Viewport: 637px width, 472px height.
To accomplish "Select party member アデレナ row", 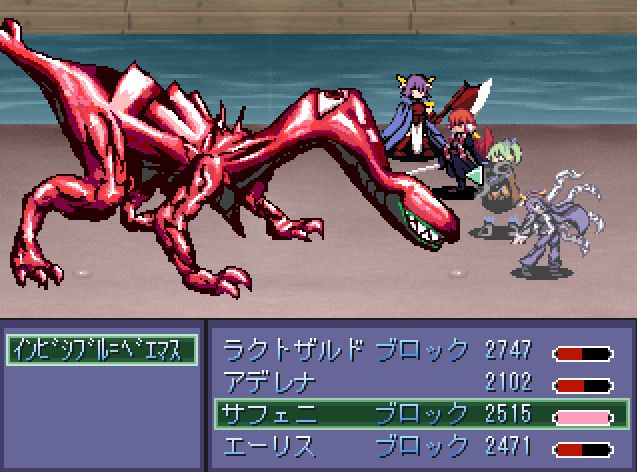I will click(417, 382).
